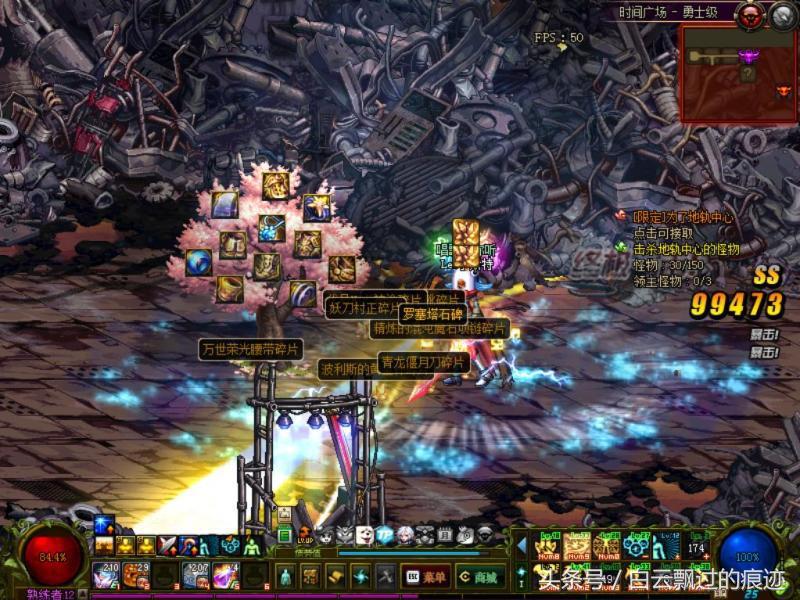This screenshot has height=600, width=800.
Task: Open the 商城 shop button
Action: pyautogui.click(x=481, y=577)
